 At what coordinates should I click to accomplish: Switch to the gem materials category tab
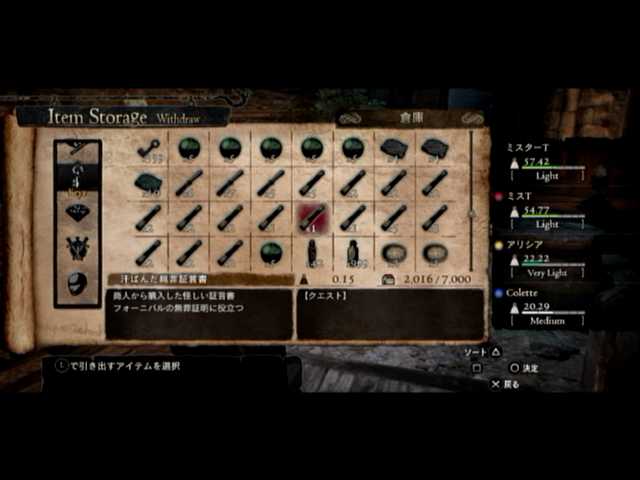click(x=77, y=212)
